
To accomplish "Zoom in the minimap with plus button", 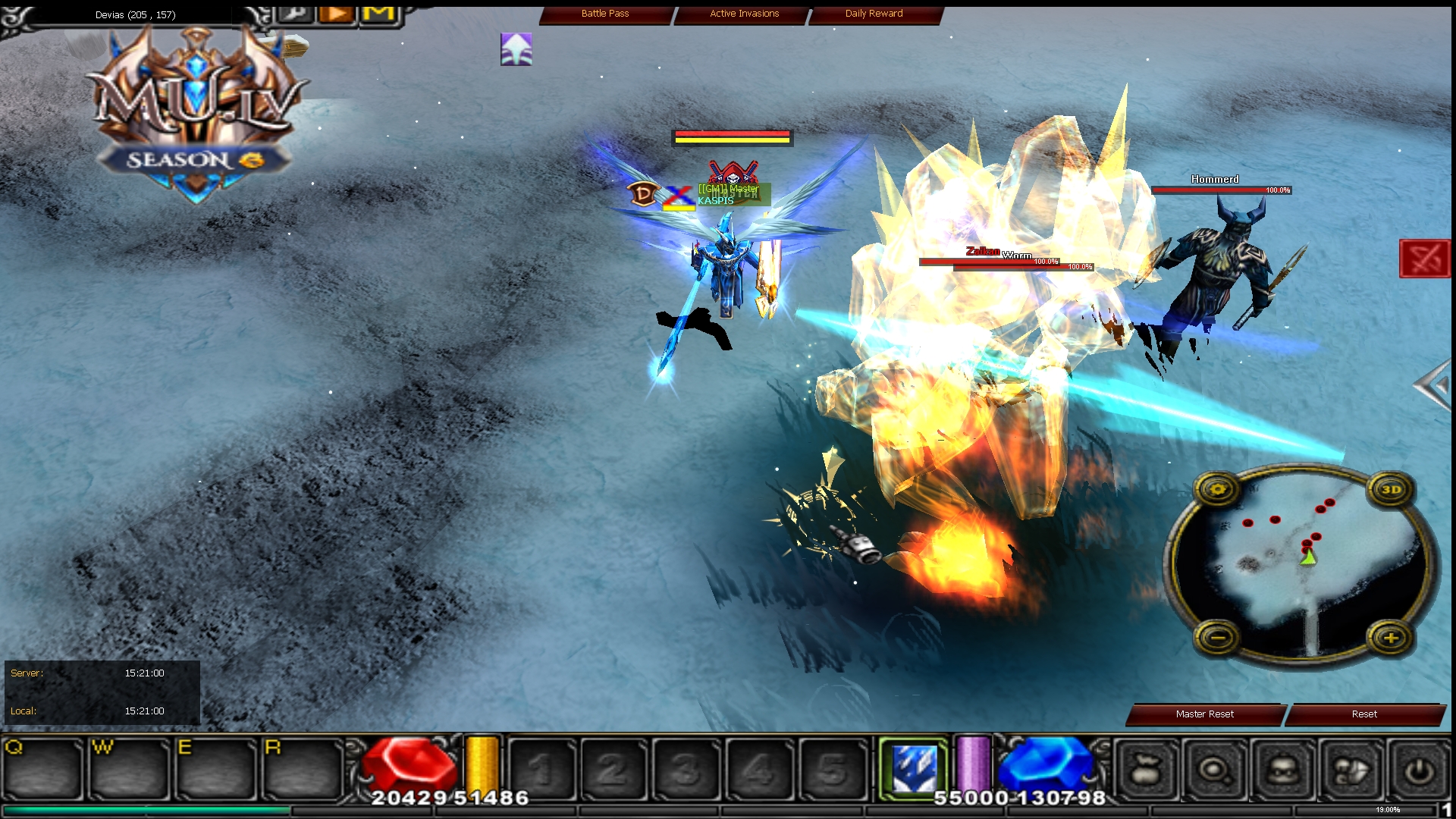I will [1391, 639].
